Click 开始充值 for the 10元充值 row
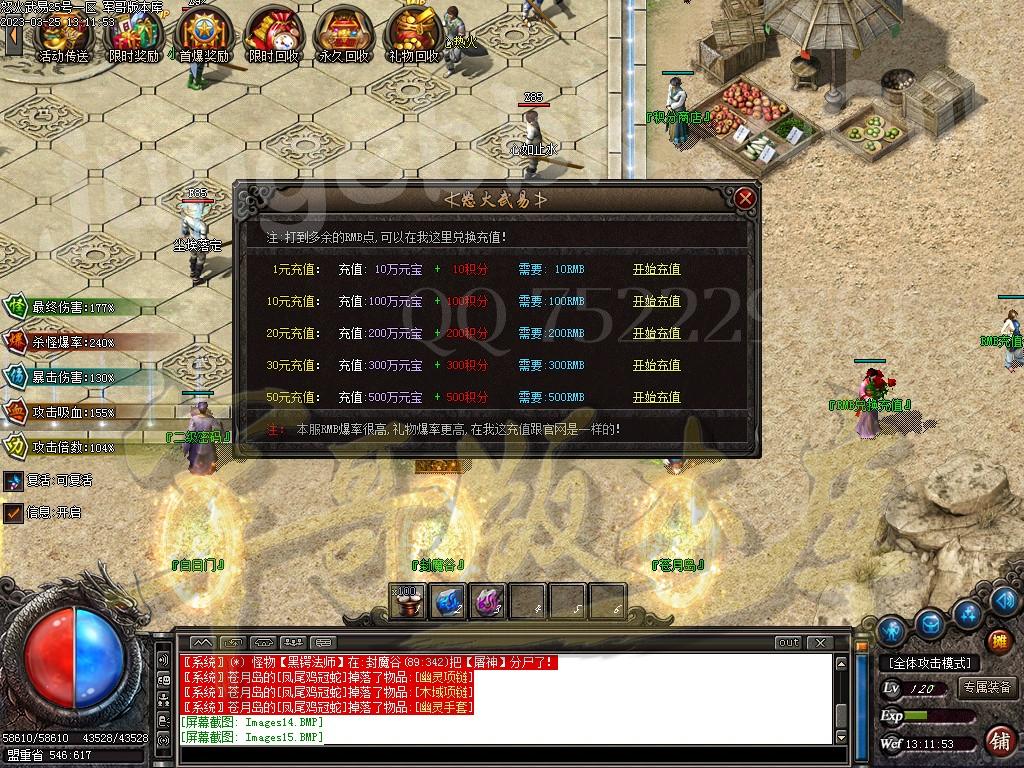This screenshot has height=768, width=1024. click(656, 301)
